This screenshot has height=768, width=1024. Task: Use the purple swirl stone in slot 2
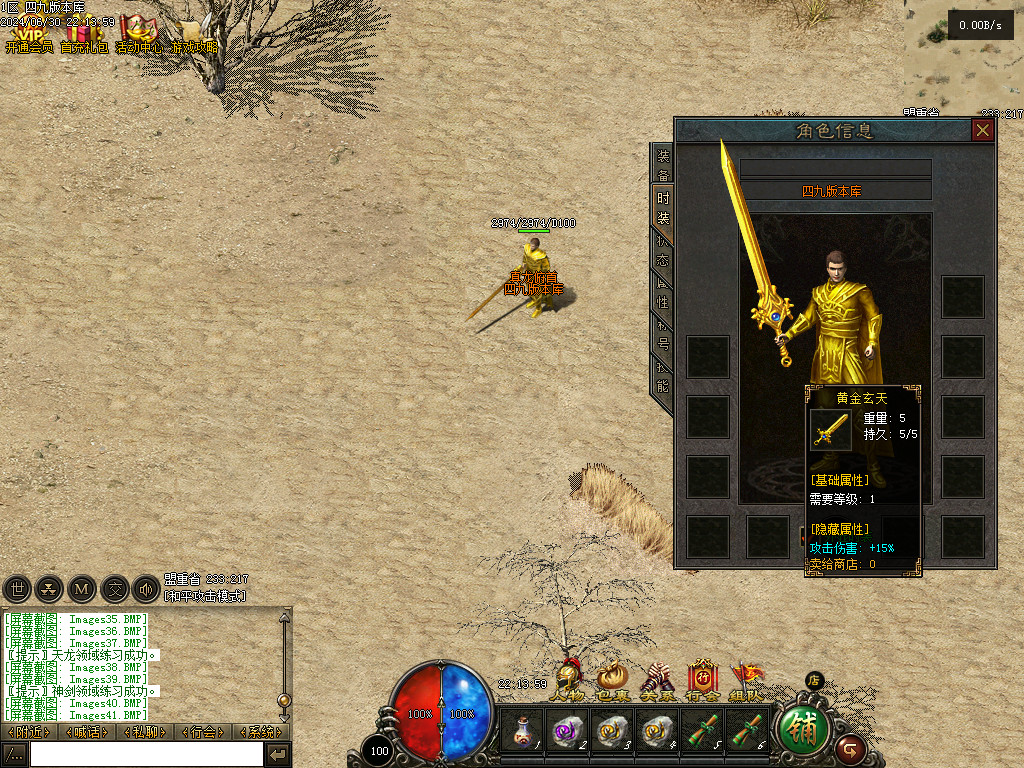click(568, 731)
